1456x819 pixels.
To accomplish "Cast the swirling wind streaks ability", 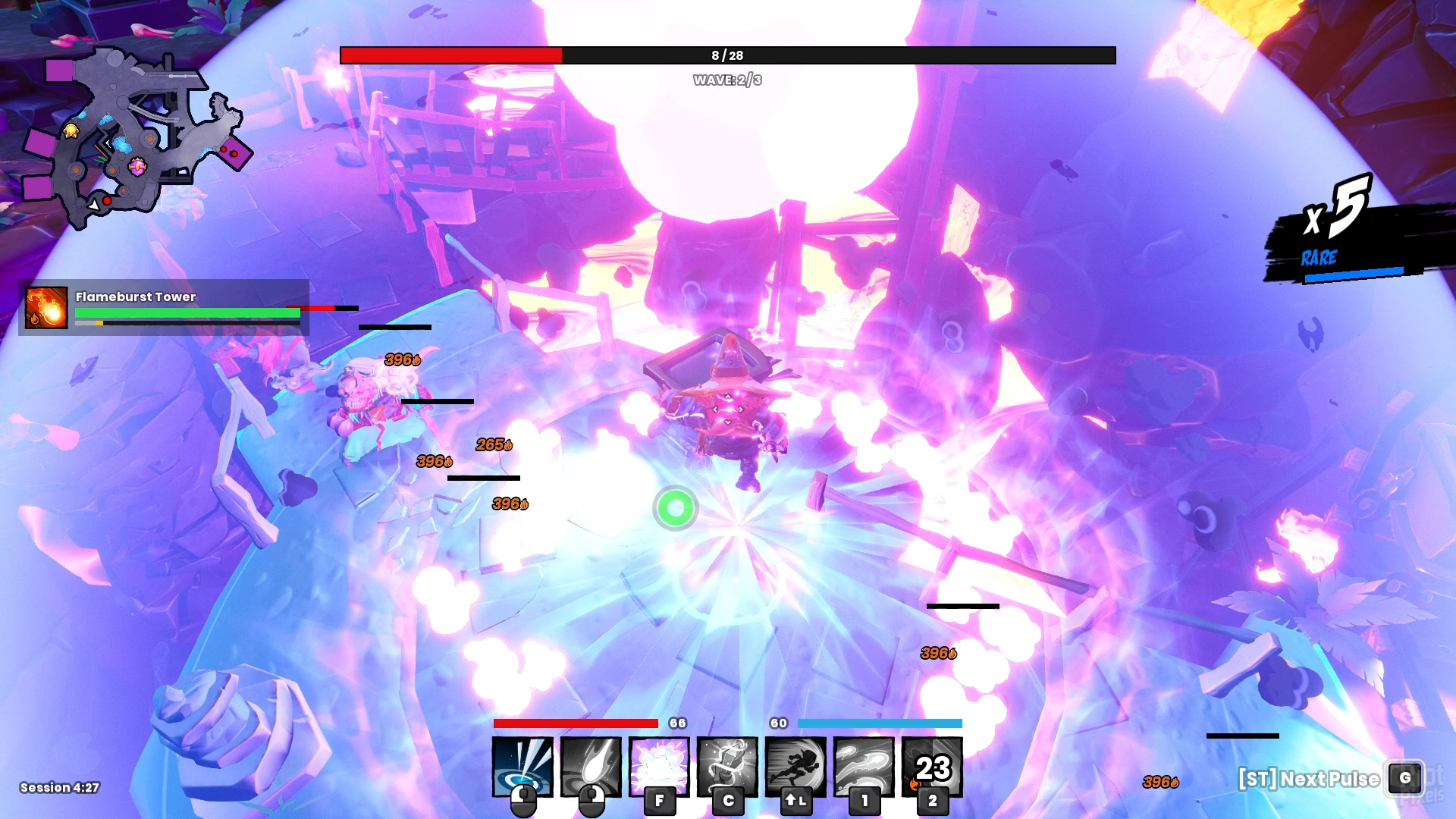I will 864,766.
